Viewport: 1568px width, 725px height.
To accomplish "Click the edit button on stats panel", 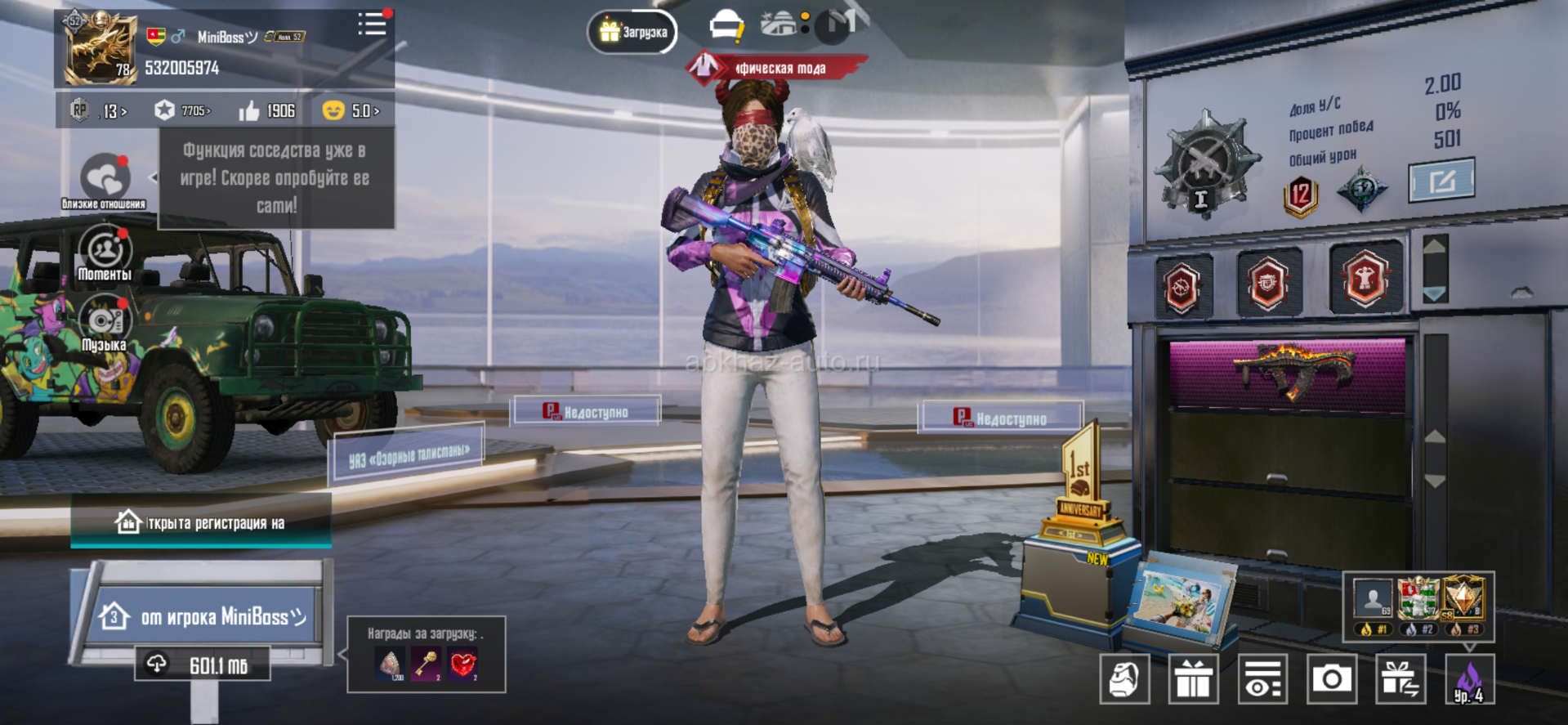I will pos(1441,180).
